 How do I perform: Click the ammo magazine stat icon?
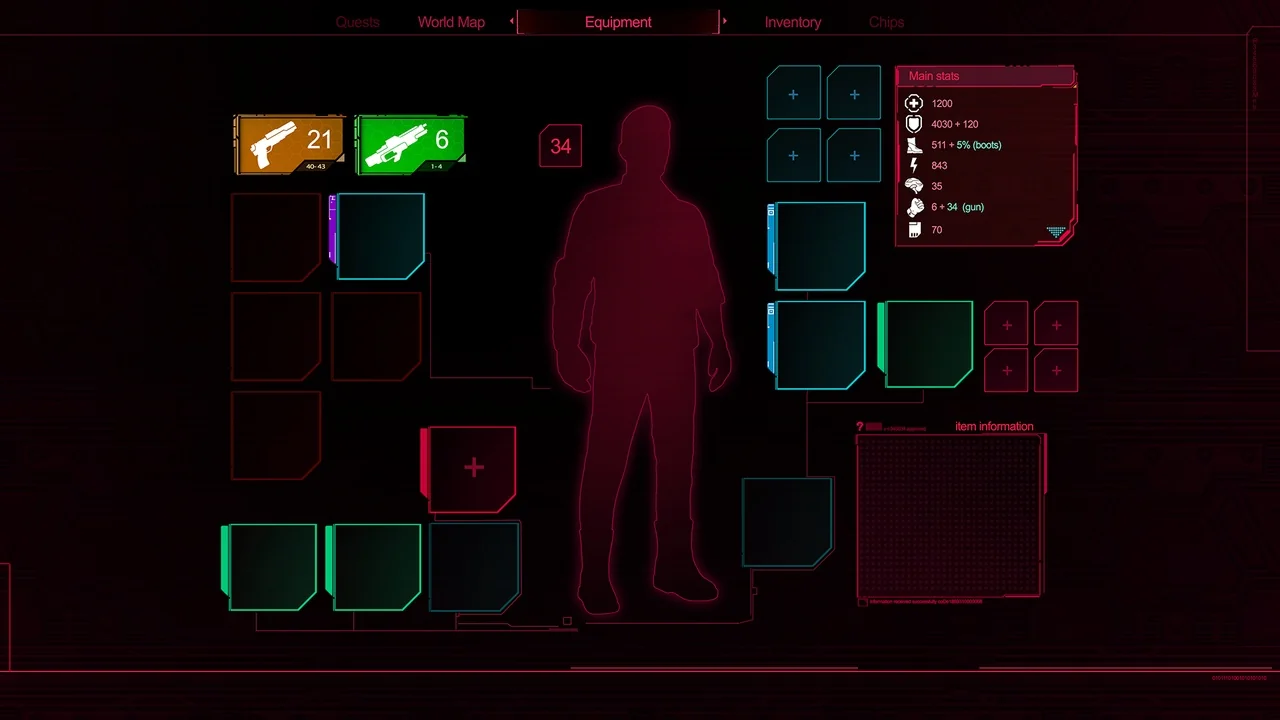(x=913, y=229)
